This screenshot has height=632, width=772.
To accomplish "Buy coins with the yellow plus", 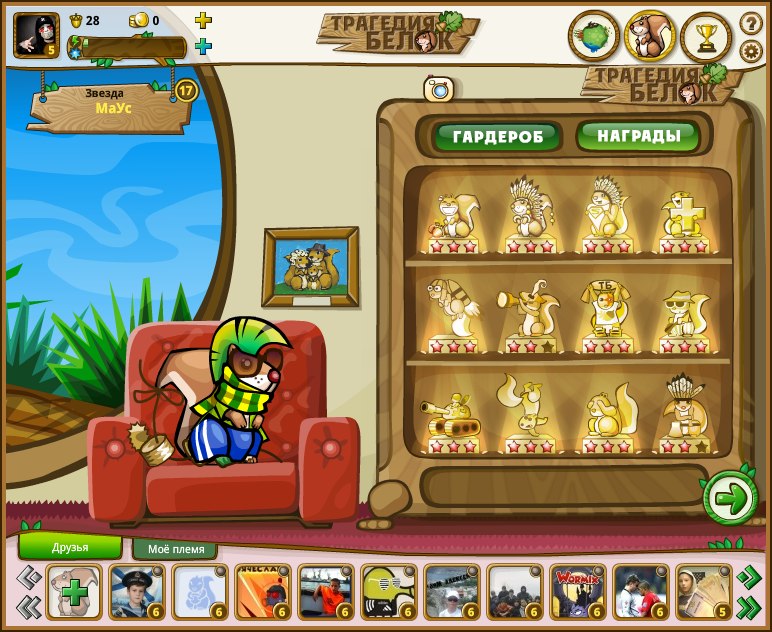I will (203, 20).
